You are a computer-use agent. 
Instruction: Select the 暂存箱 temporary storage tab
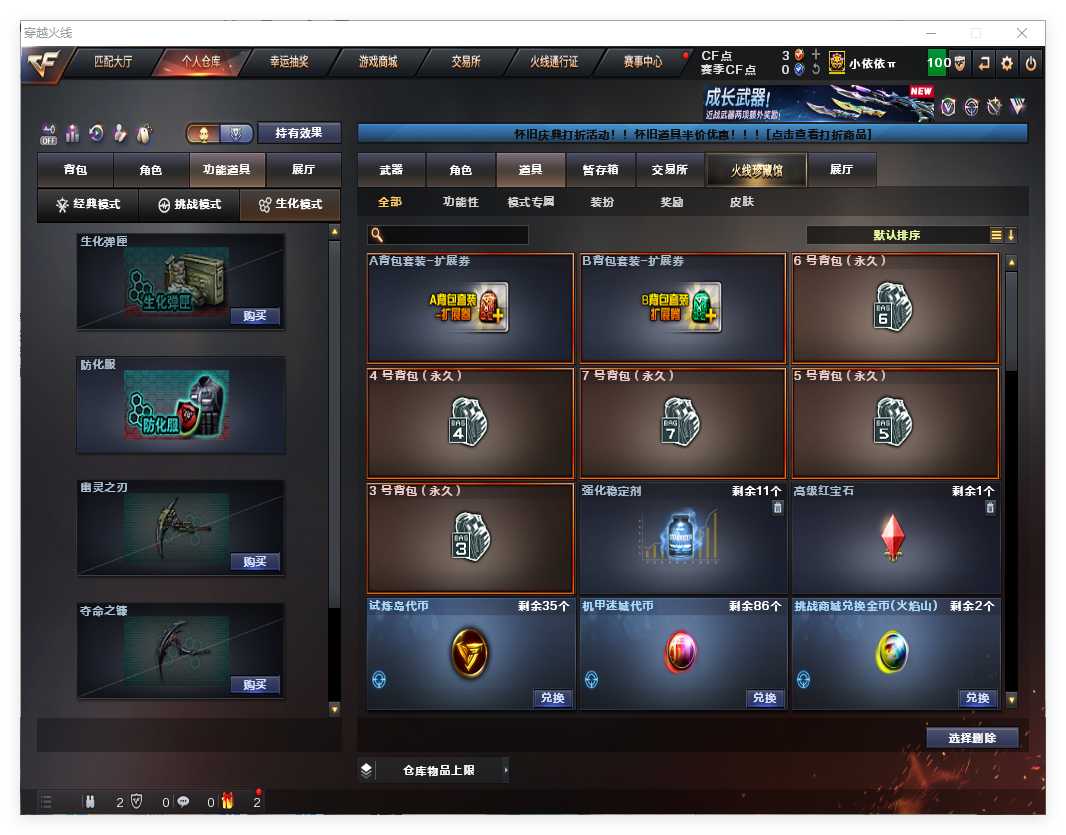pyautogui.click(x=600, y=170)
